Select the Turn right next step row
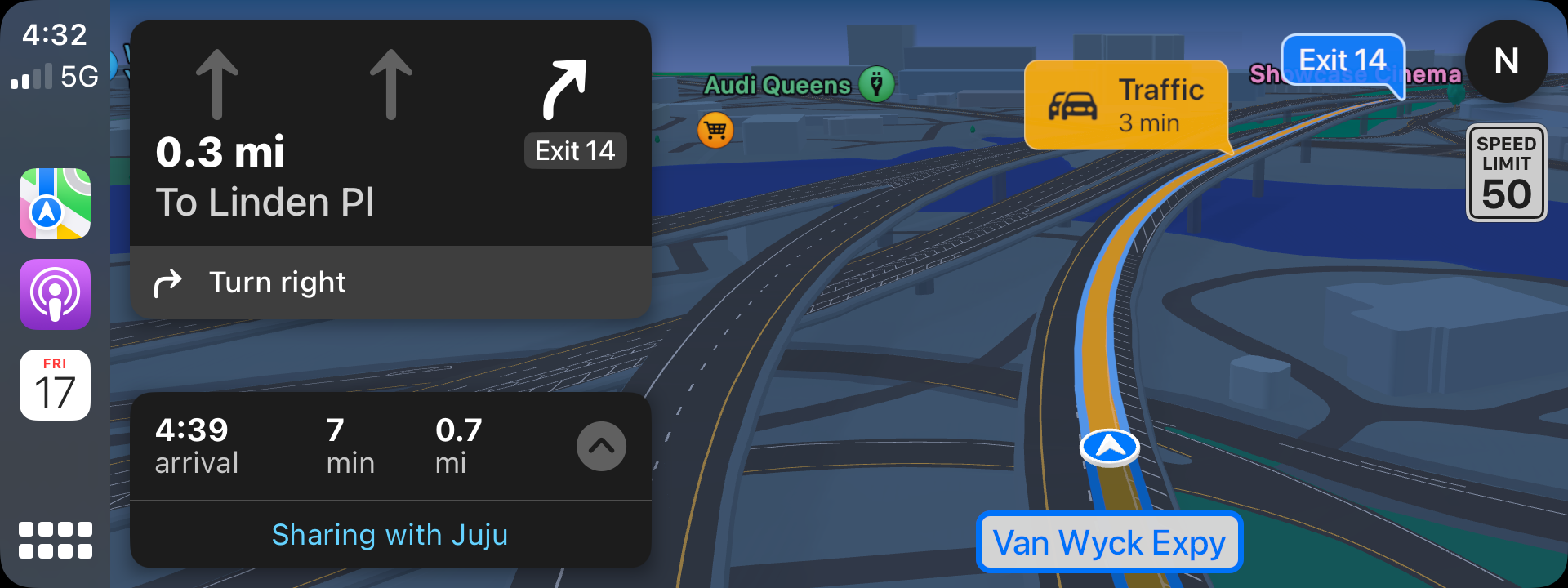This screenshot has height=588, width=1568. 390,283
